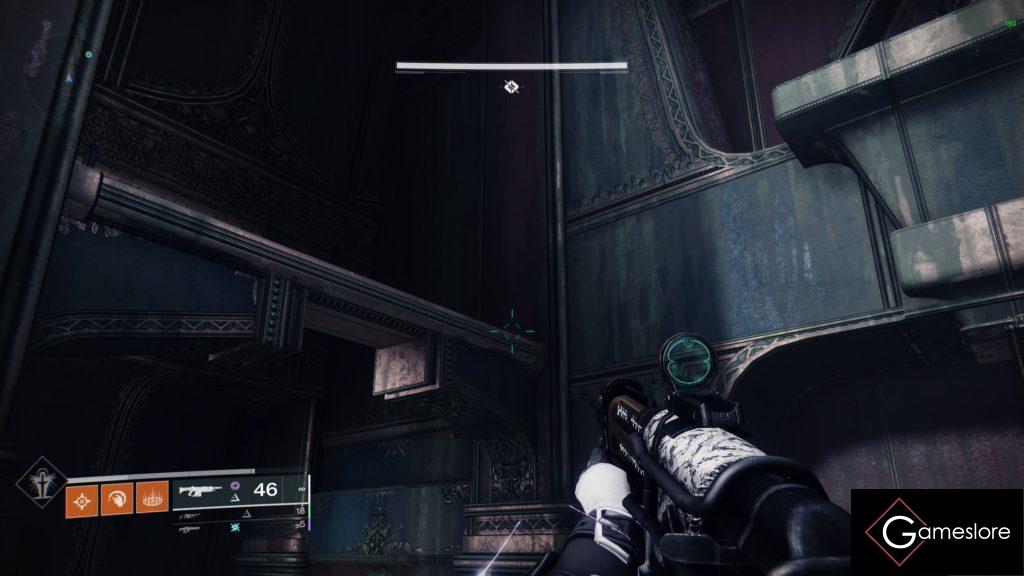Click the status icon under the top bar
This screenshot has width=1024, height=576.
coord(511,88)
